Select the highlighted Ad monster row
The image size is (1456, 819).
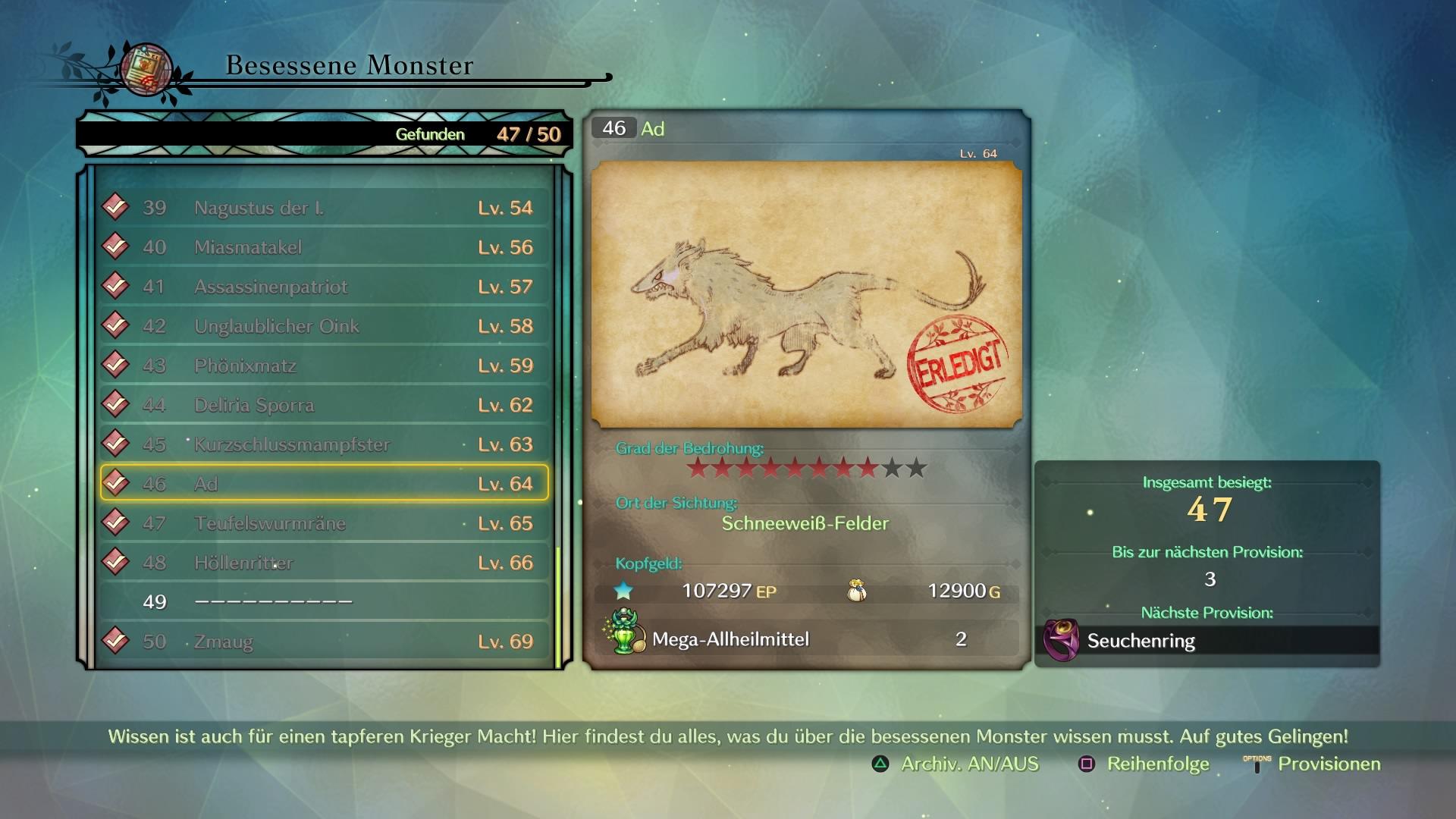[324, 484]
